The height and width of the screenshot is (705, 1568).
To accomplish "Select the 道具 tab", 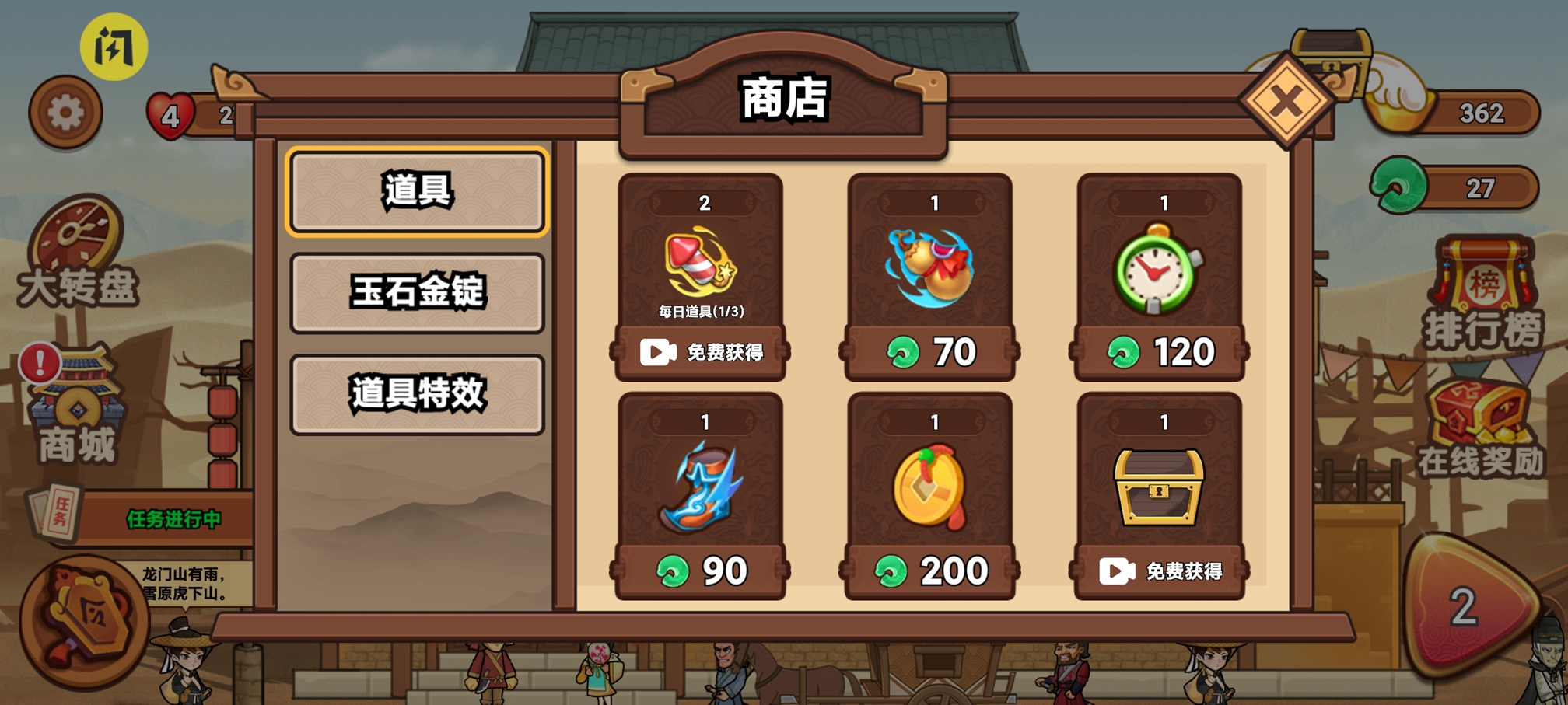I will click(x=417, y=193).
